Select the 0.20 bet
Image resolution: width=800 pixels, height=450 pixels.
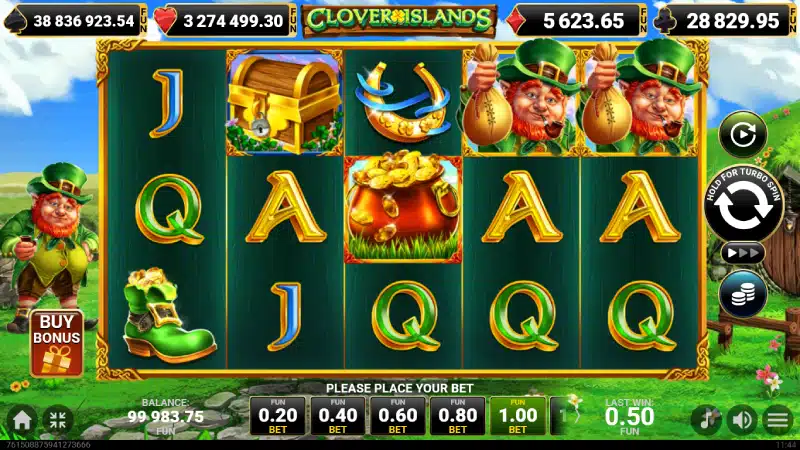278,415
